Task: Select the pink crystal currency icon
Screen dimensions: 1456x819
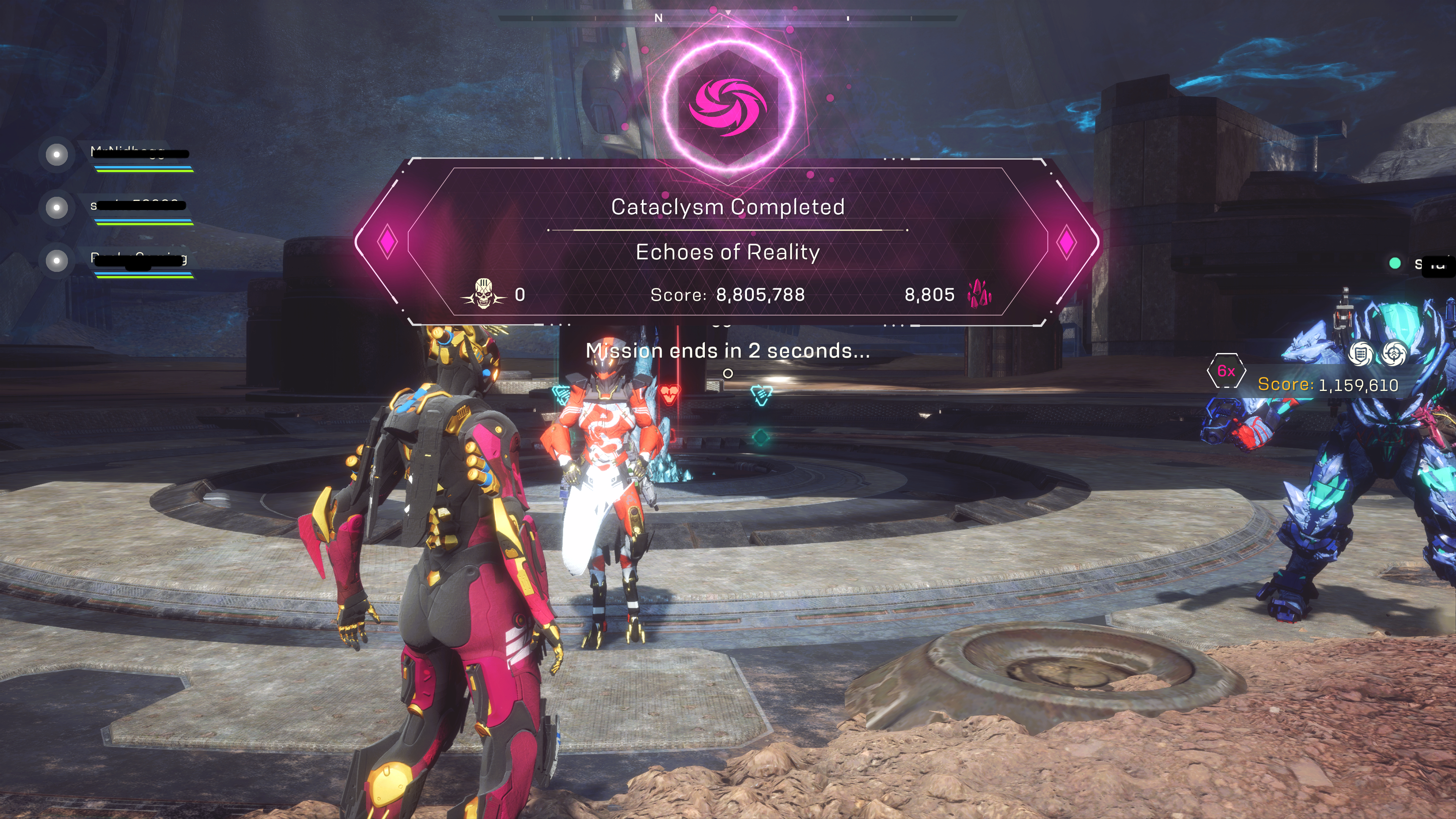Action: [979, 294]
